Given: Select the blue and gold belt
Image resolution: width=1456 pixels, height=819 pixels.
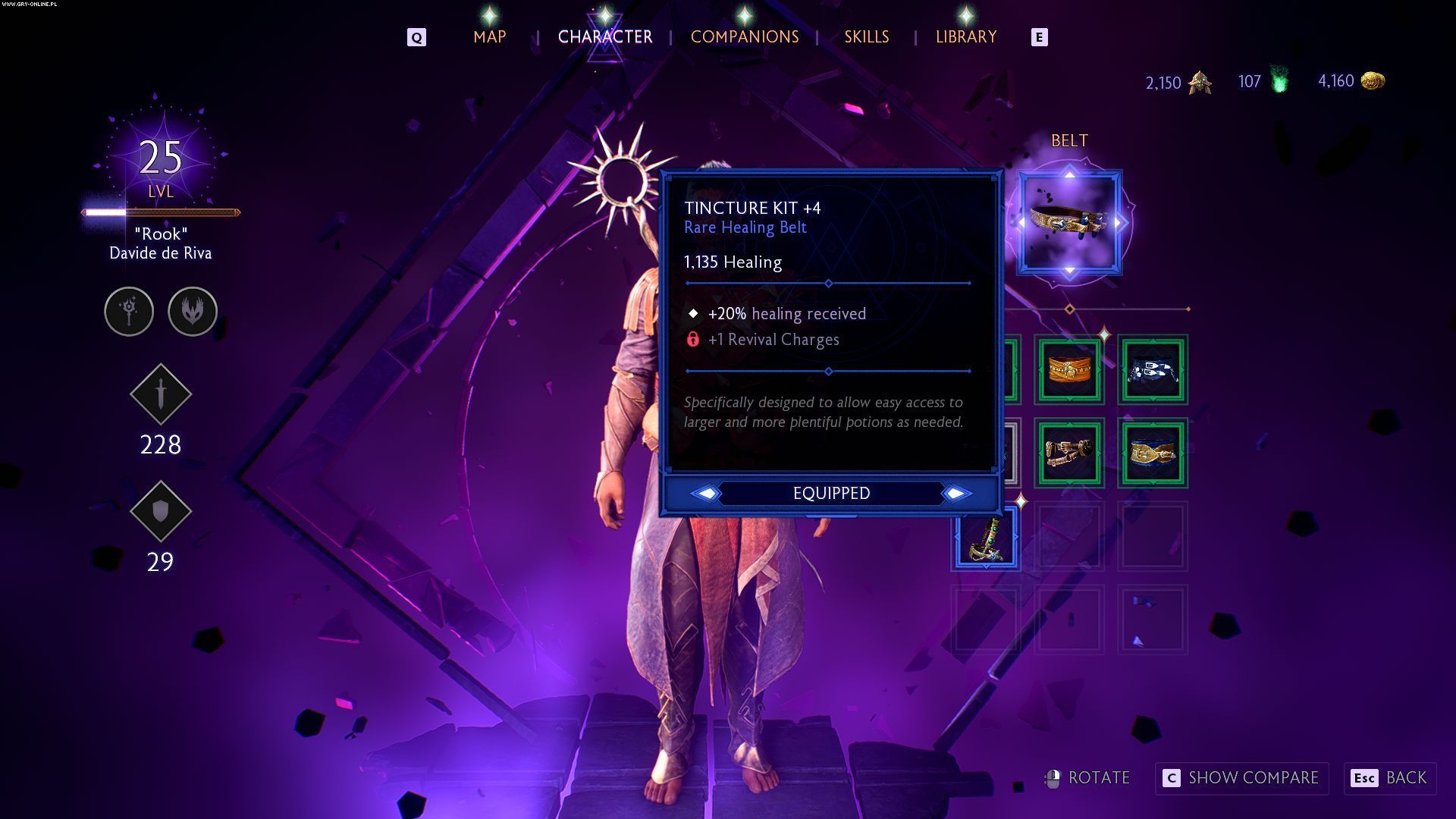Looking at the screenshot, I should [1153, 453].
